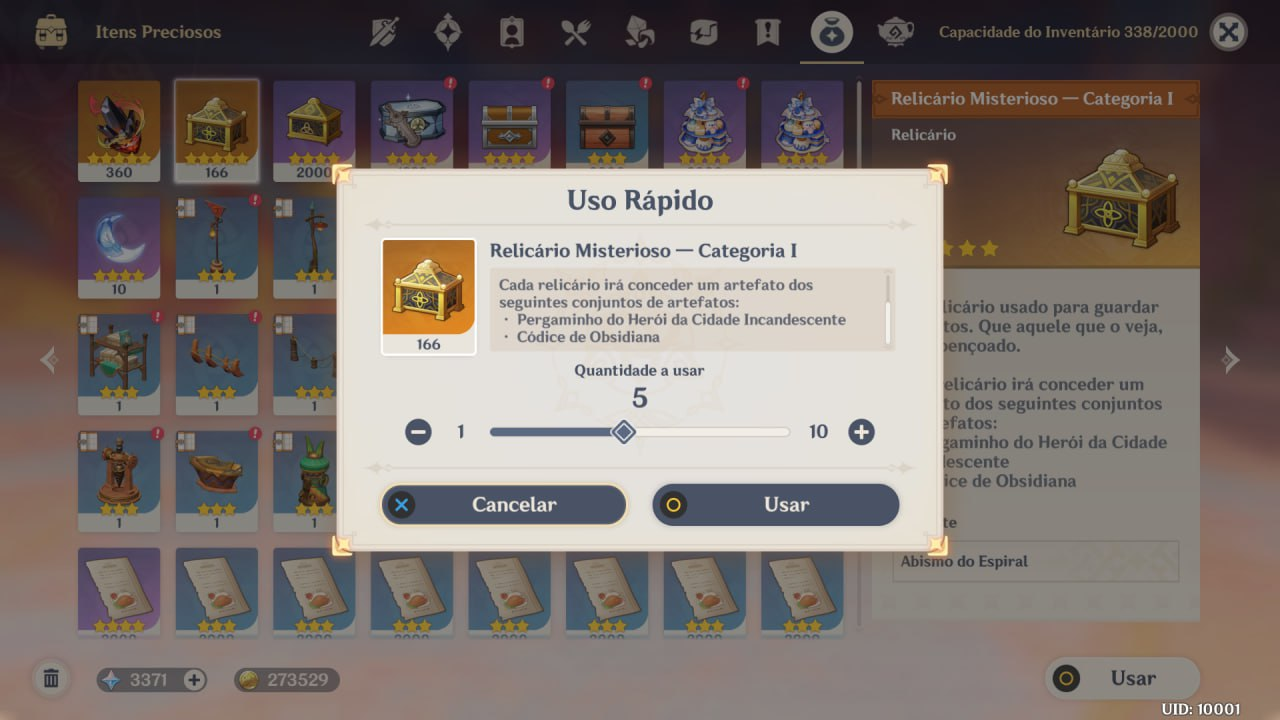Confirm with the Usar button in dialog
Viewport: 1280px width, 720px height.
775,505
